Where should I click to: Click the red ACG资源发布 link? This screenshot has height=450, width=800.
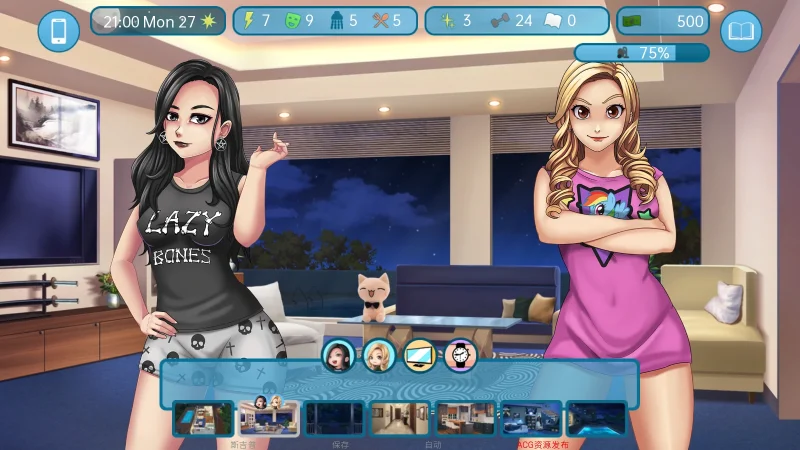pos(542,443)
